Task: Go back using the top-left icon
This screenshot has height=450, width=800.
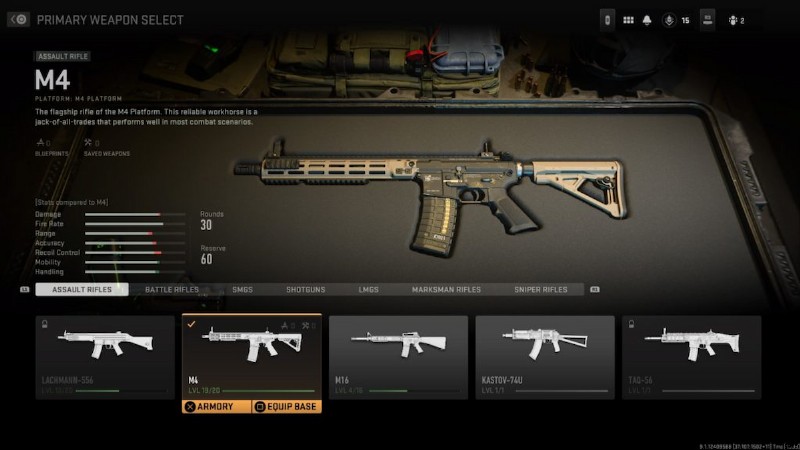Action: (x=18, y=20)
